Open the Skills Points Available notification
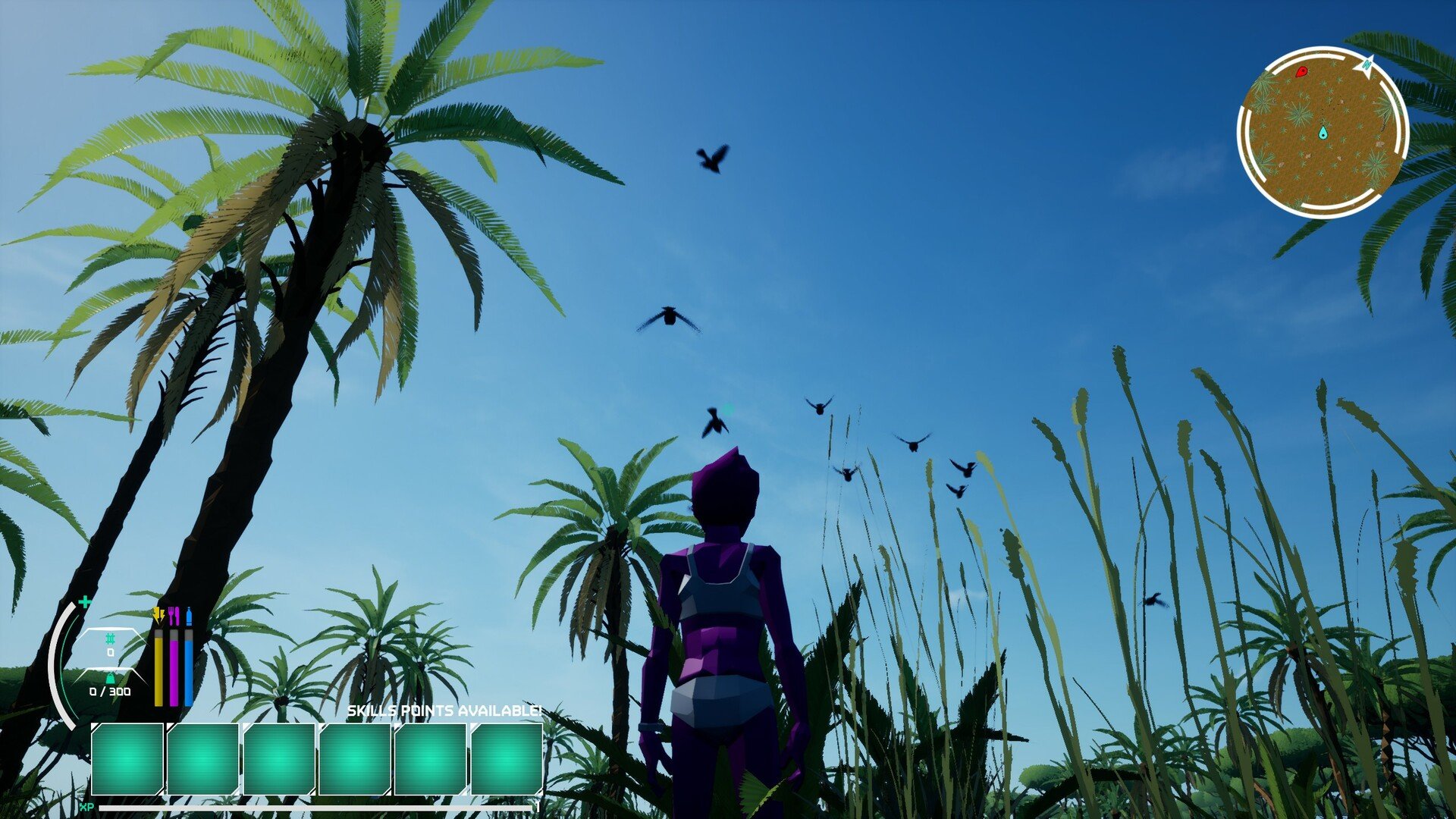This screenshot has width=1456, height=819. coord(444,711)
